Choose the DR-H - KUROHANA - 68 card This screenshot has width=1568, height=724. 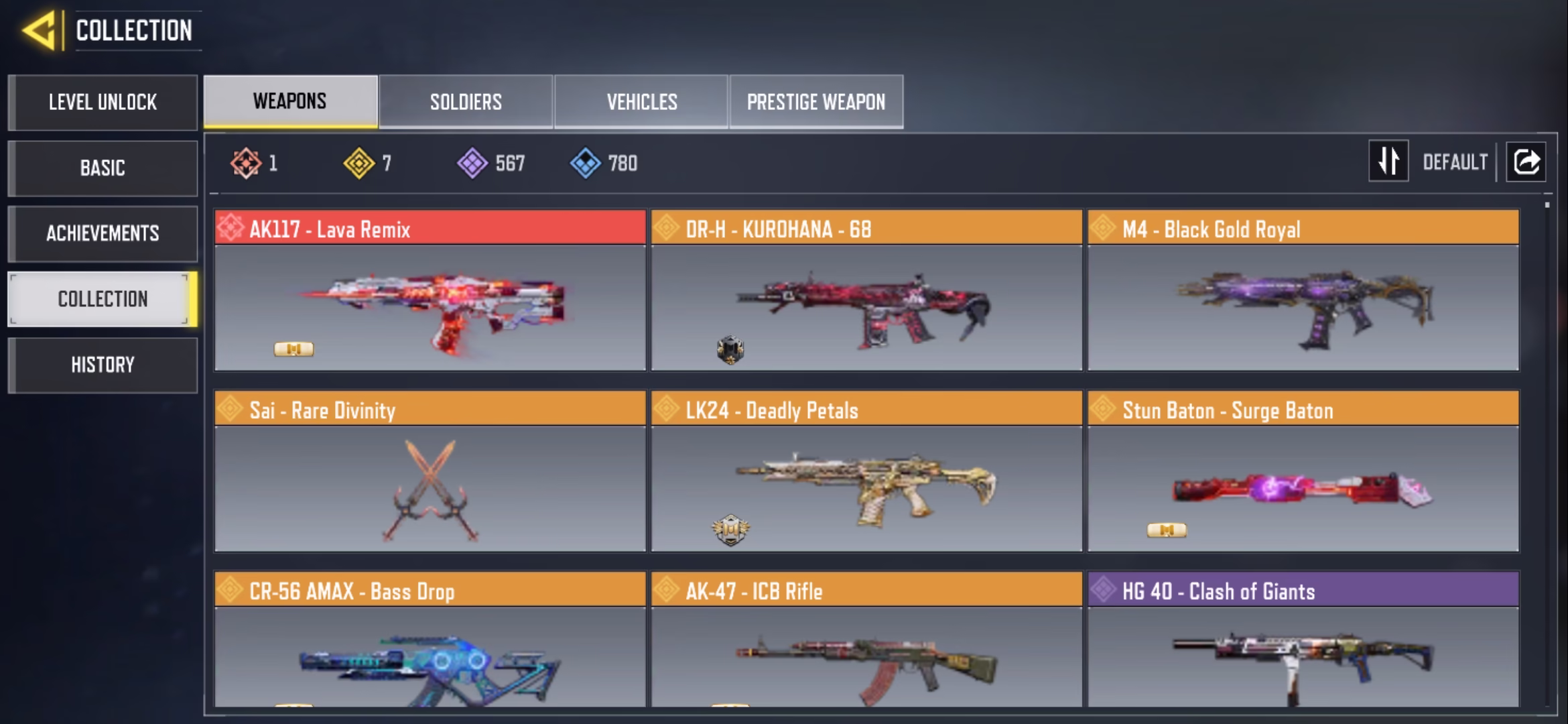pyautogui.click(x=866, y=290)
